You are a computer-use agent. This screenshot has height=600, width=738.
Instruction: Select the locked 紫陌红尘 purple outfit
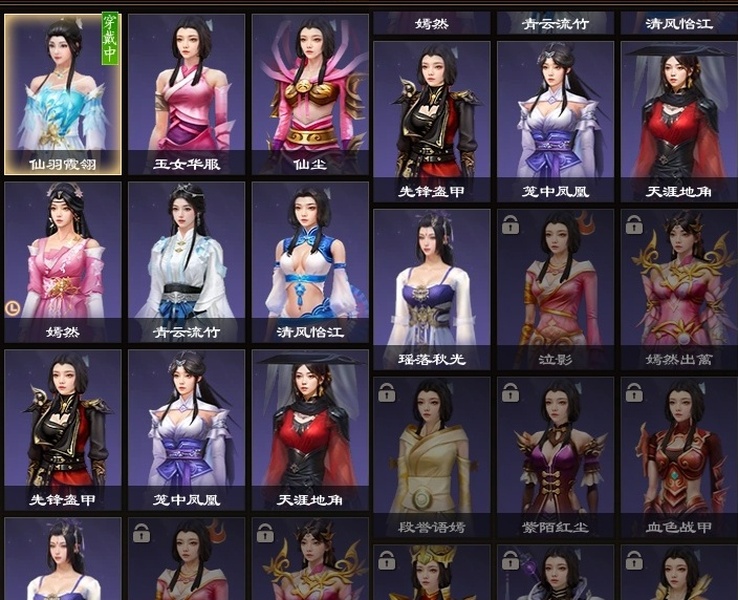coord(556,456)
